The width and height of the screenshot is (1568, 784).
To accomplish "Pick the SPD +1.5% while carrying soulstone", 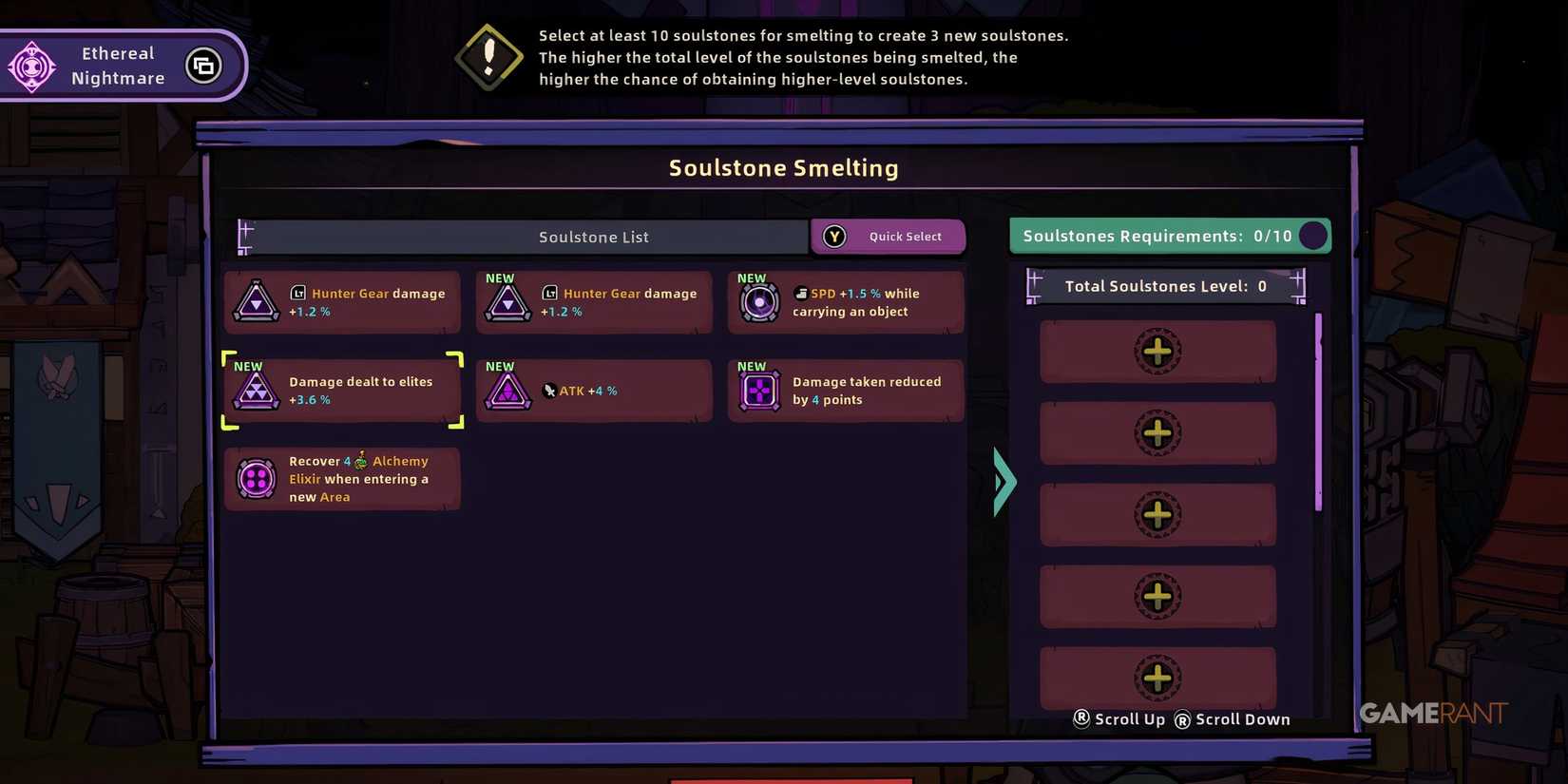I will (844, 302).
